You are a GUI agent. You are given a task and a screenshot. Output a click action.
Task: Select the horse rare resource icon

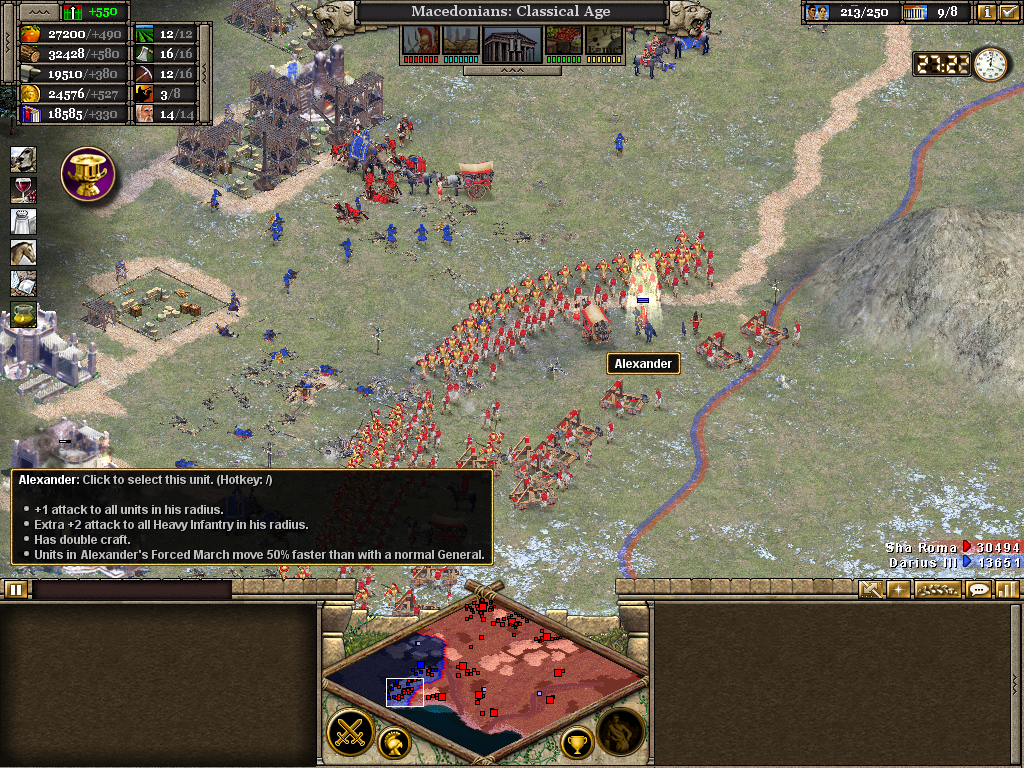pyautogui.click(x=23, y=252)
